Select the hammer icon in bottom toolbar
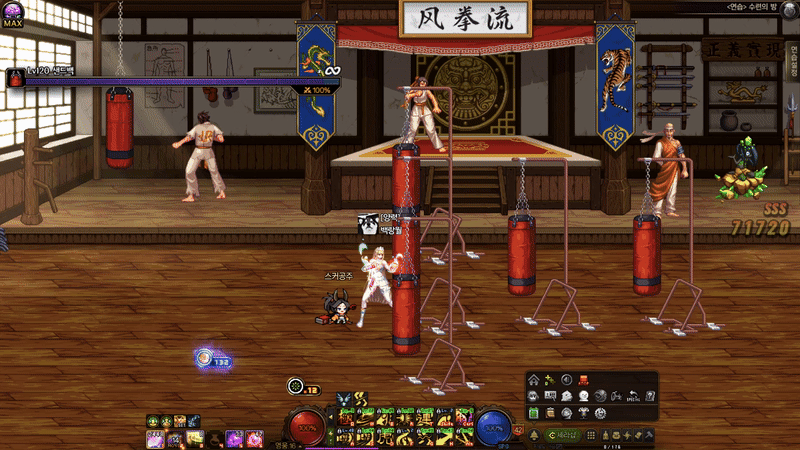Viewport: 800px width, 450px height. pos(649,435)
